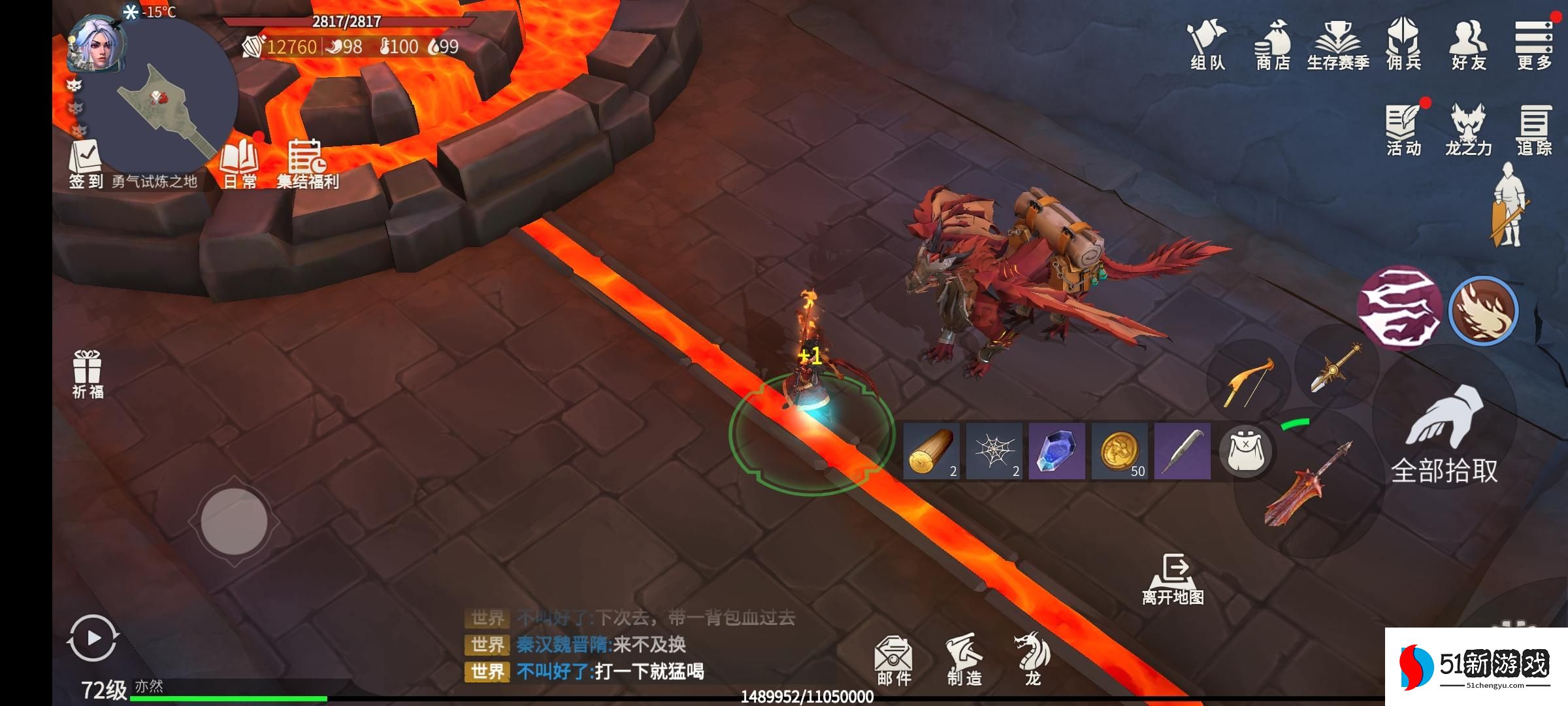Open the backpack bag icon
1568x706 pixels.
click(1245, 451)
